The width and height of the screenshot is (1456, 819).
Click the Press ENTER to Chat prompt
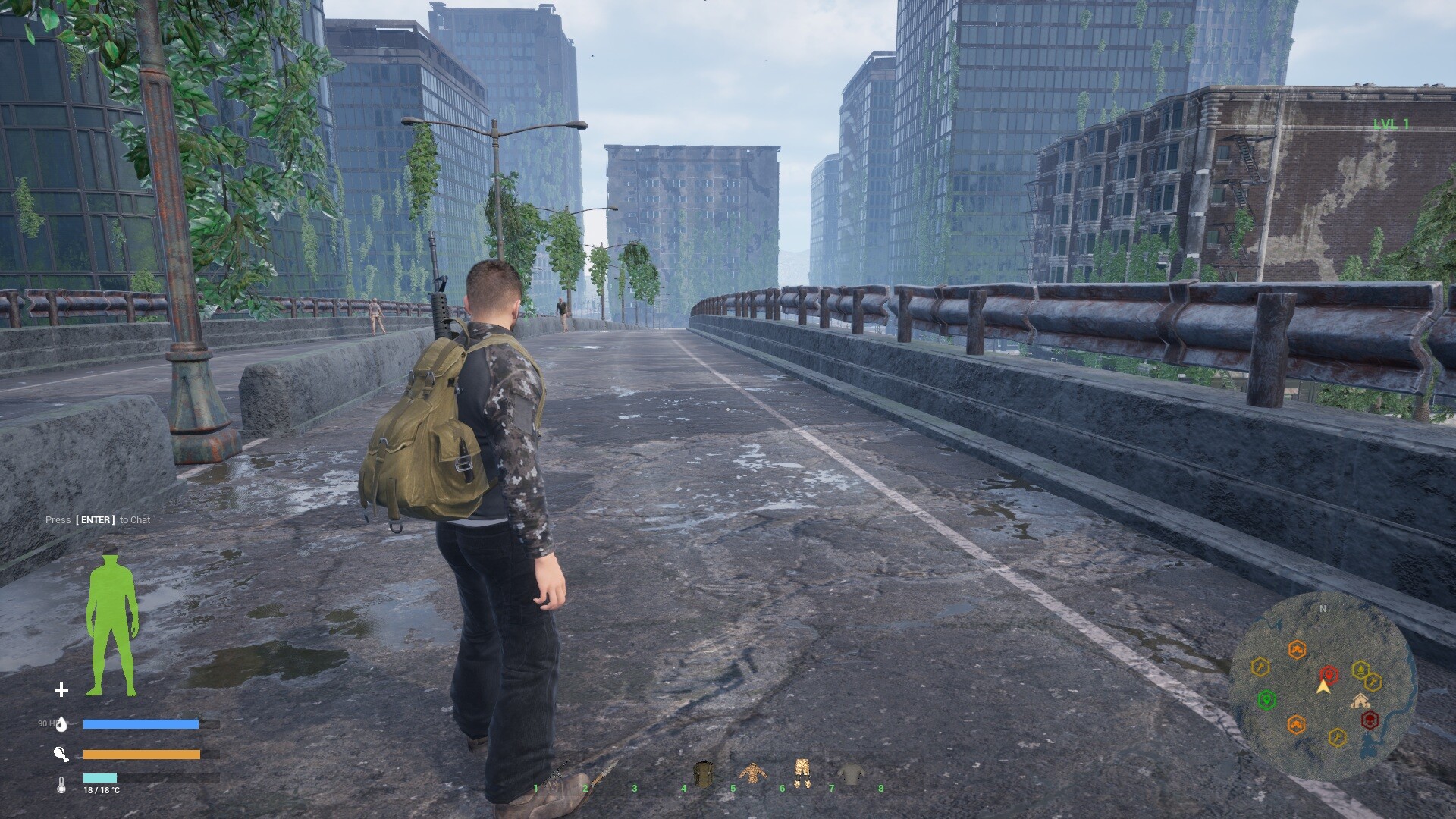coord(97,520)
